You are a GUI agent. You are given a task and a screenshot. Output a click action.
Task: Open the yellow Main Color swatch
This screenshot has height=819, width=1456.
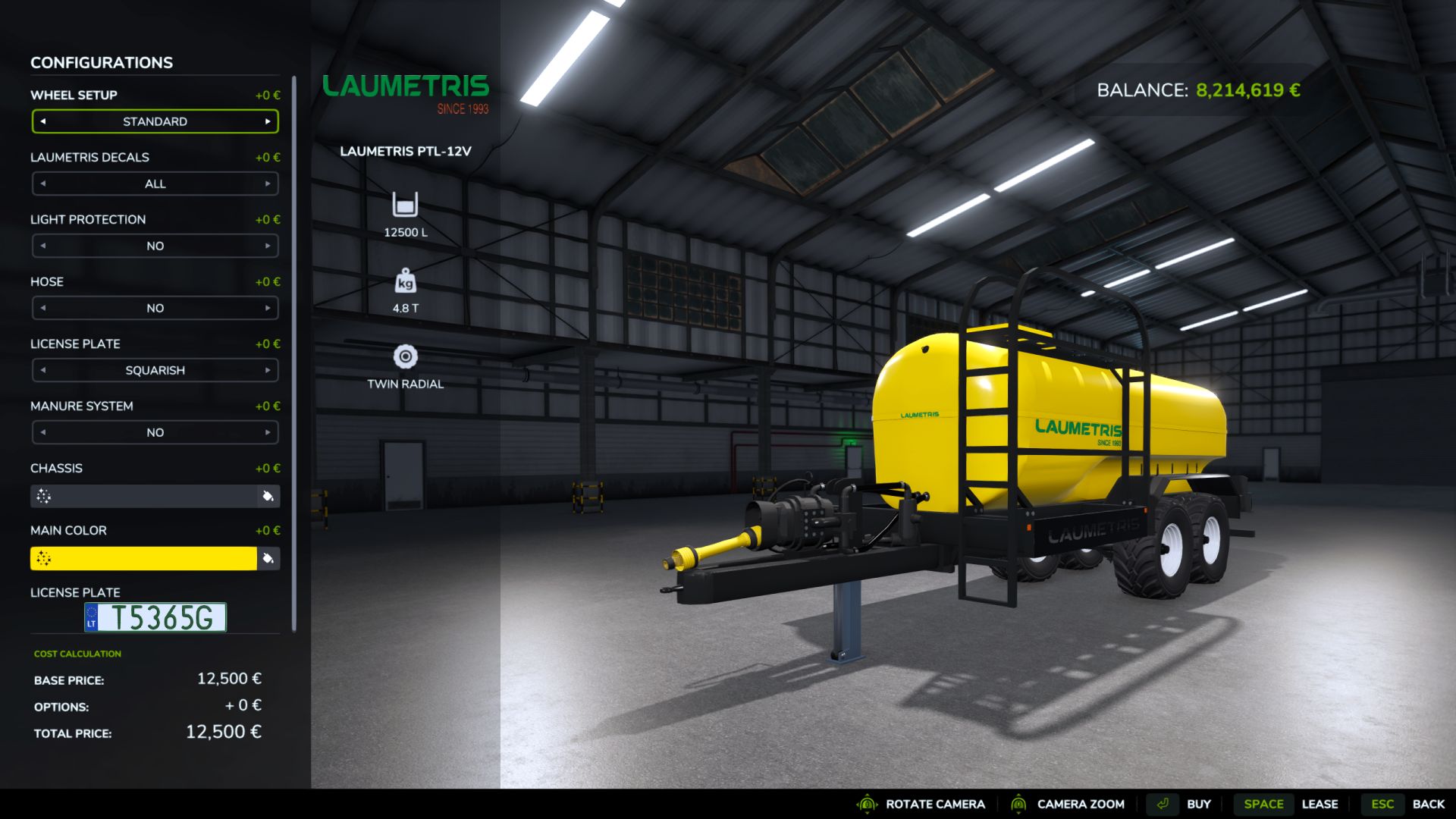click(x=144, y=558)
